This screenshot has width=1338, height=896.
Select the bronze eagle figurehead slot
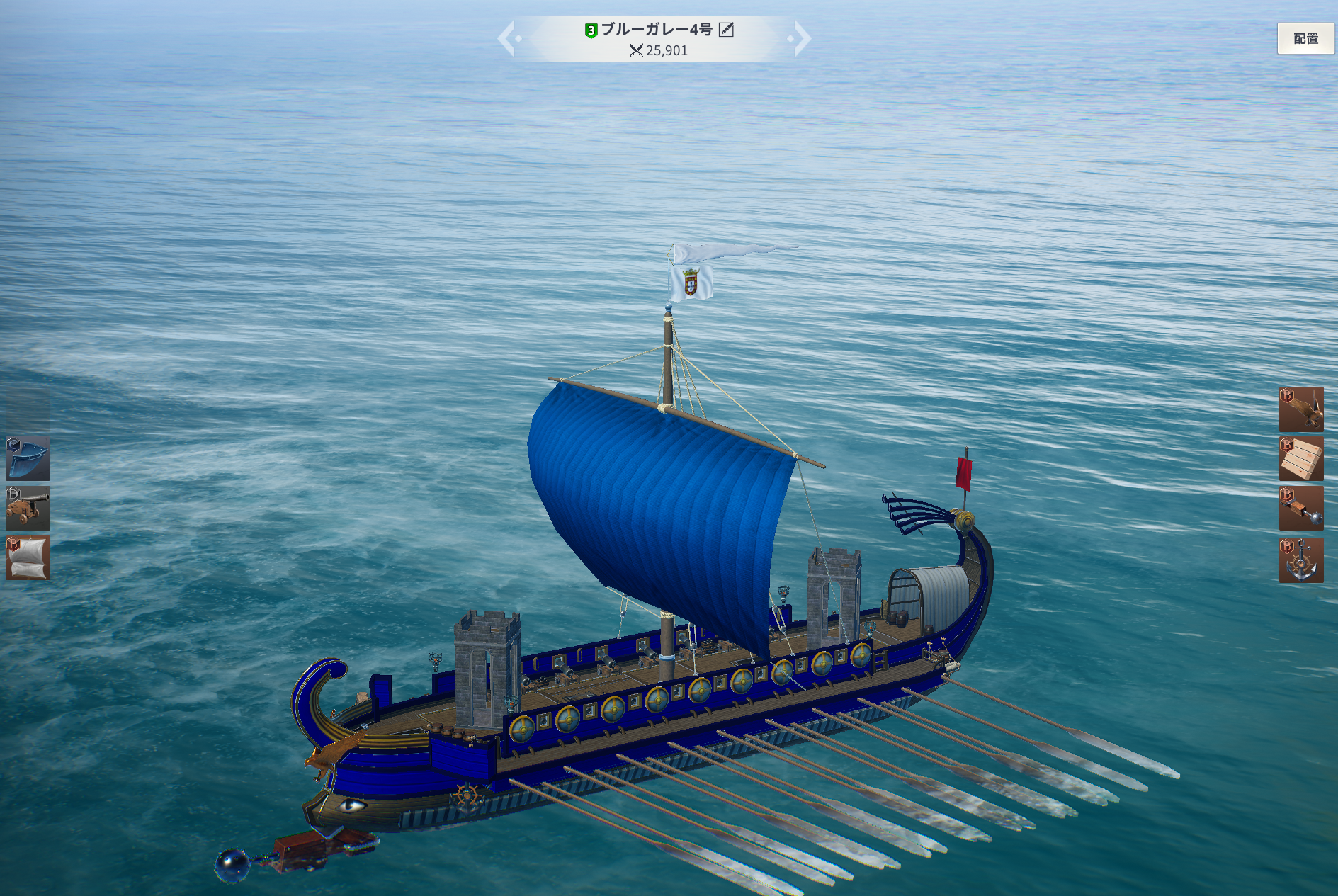pos(1300,409)
